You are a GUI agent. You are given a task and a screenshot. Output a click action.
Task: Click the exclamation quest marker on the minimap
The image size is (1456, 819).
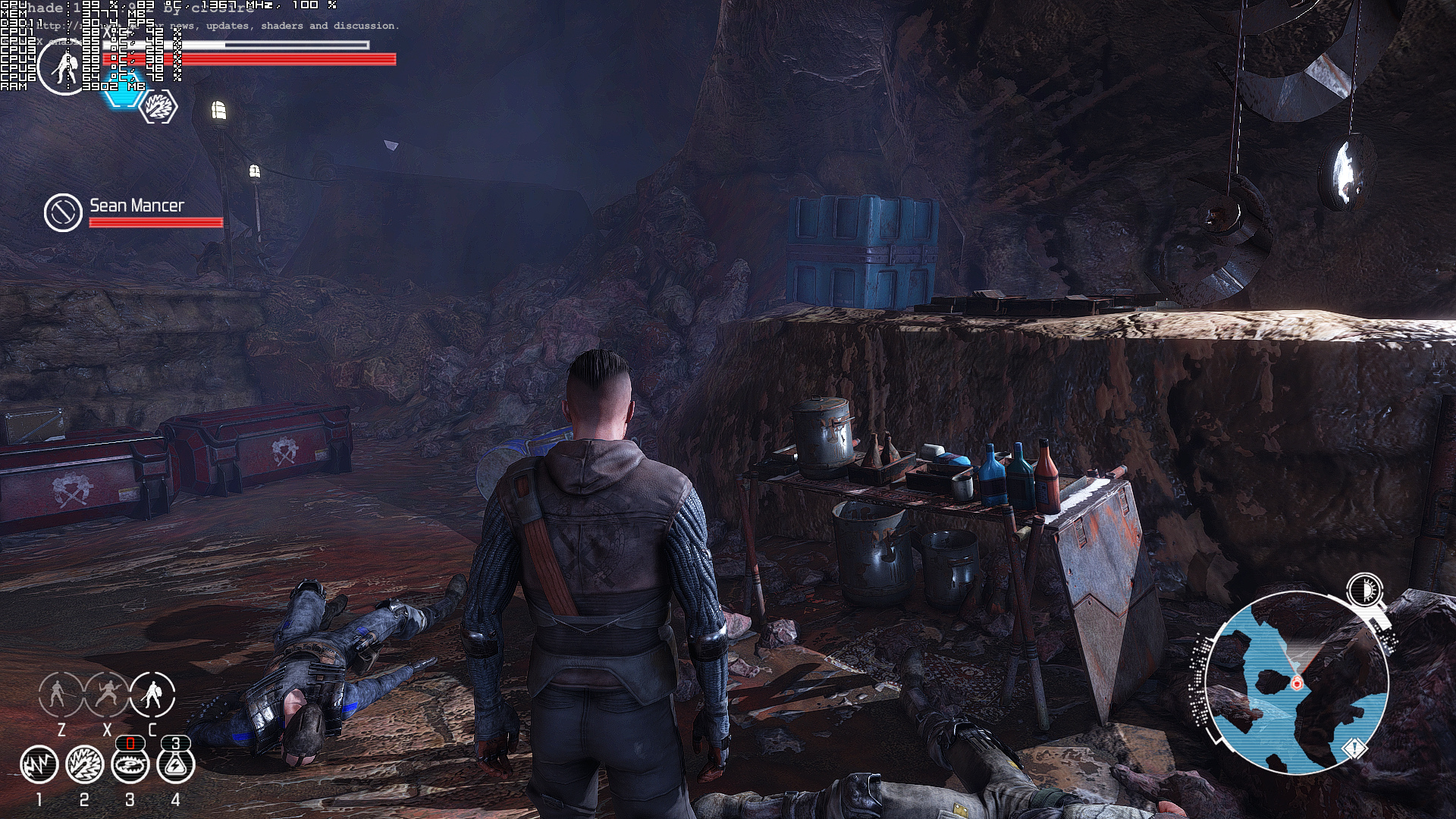(x=1354, y=749)
